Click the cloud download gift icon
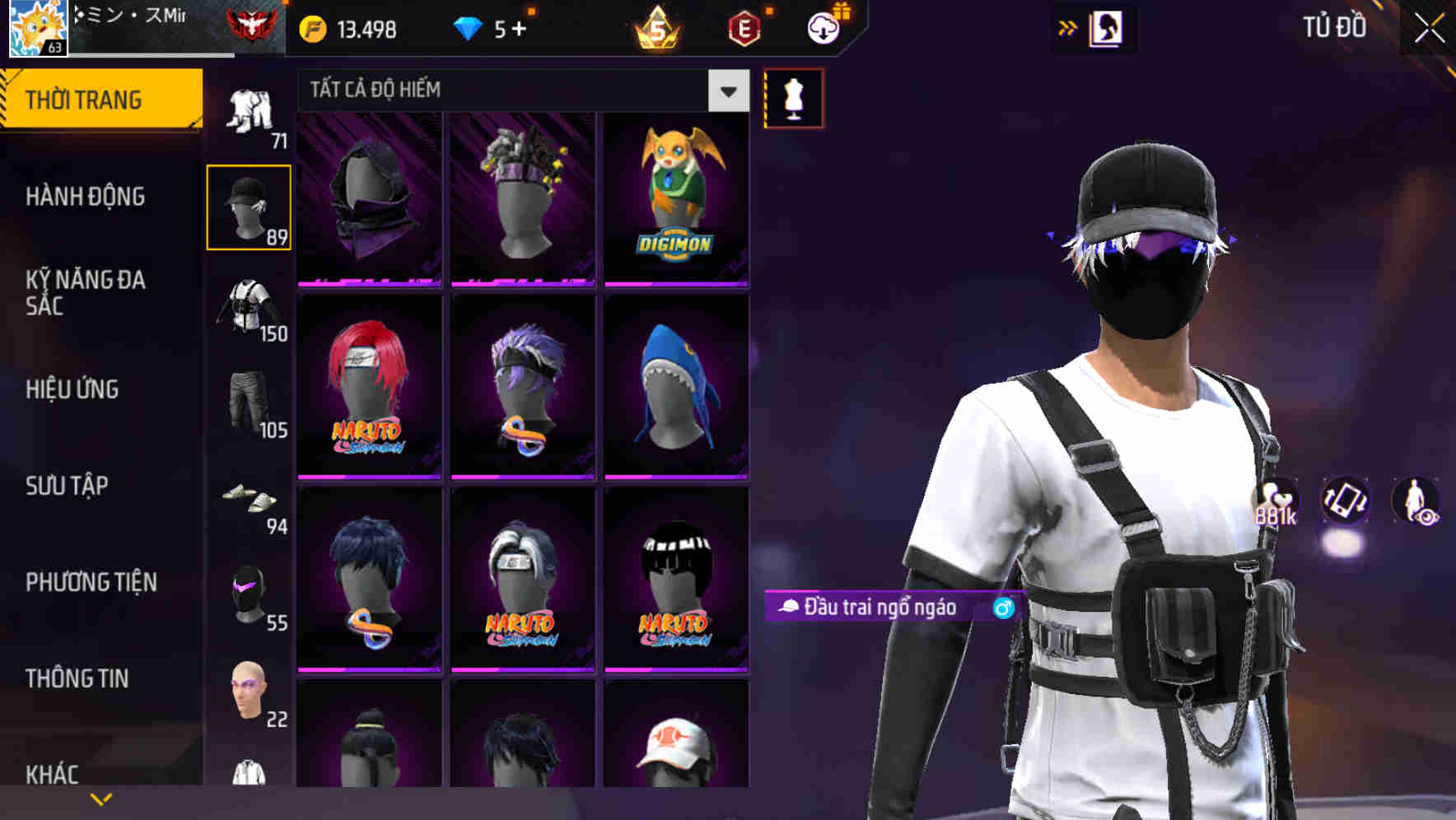The width and height of the screenshot is (1456, 820). point(824,27)
